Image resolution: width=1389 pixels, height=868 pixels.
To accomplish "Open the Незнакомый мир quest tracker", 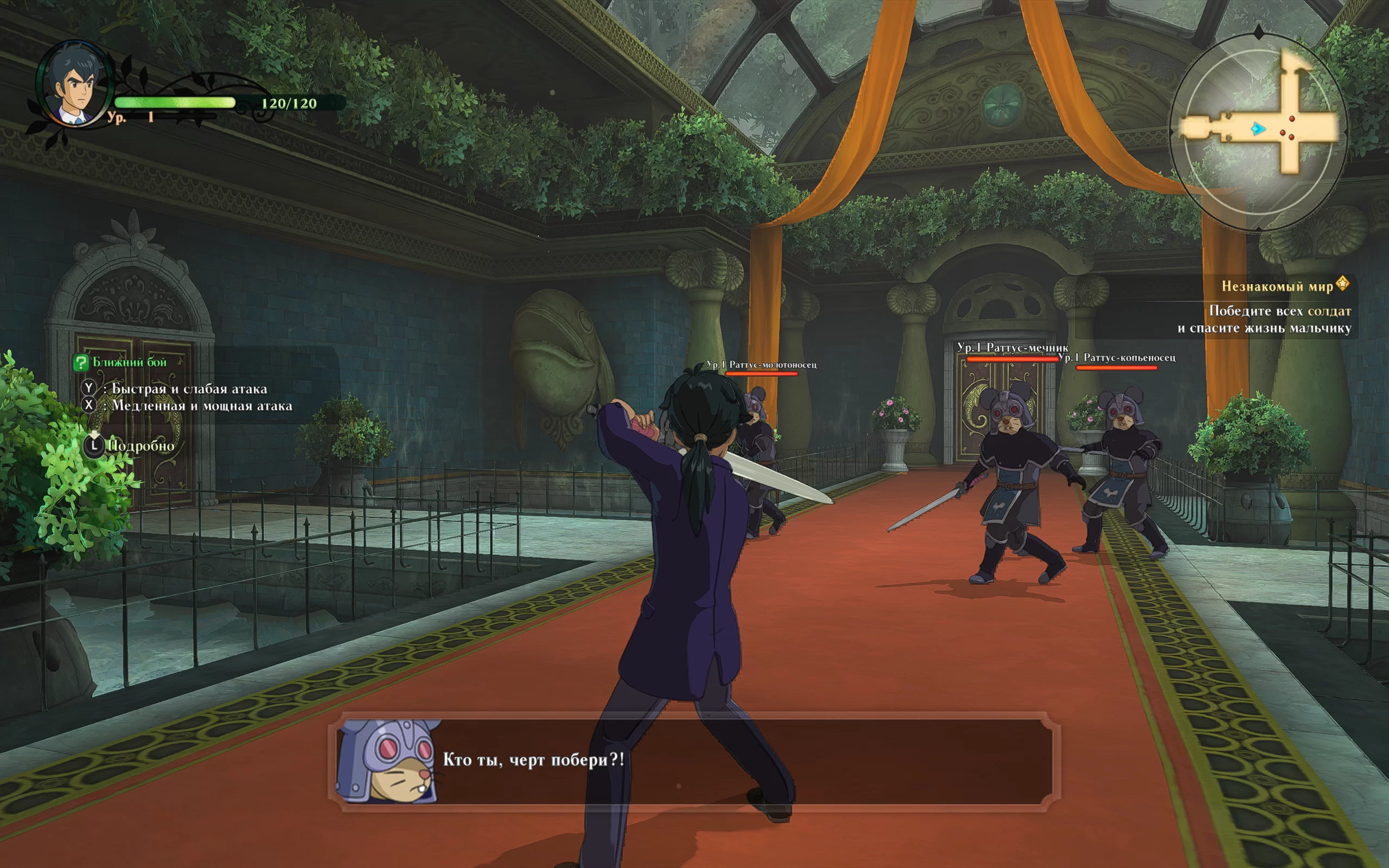I will [1277, 286].
